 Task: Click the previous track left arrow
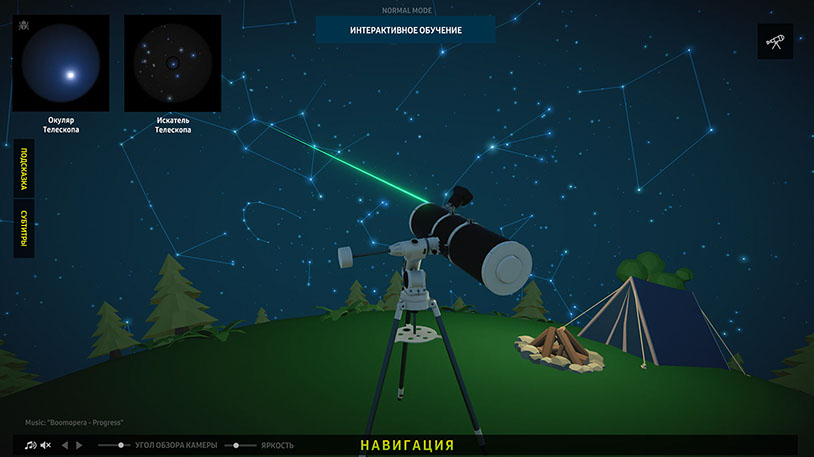[65, 445]
